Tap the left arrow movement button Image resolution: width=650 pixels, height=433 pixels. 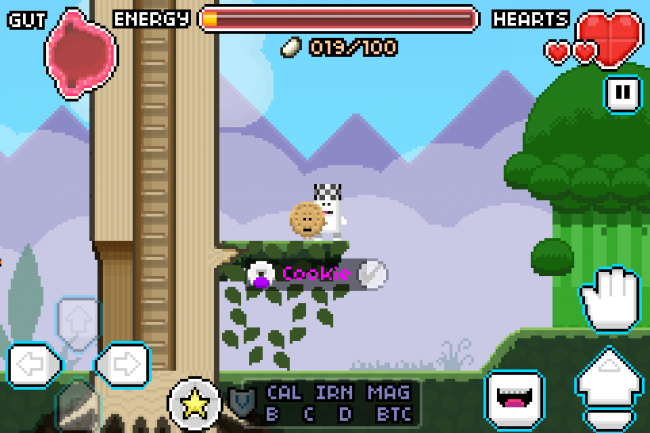click(30, 364)
